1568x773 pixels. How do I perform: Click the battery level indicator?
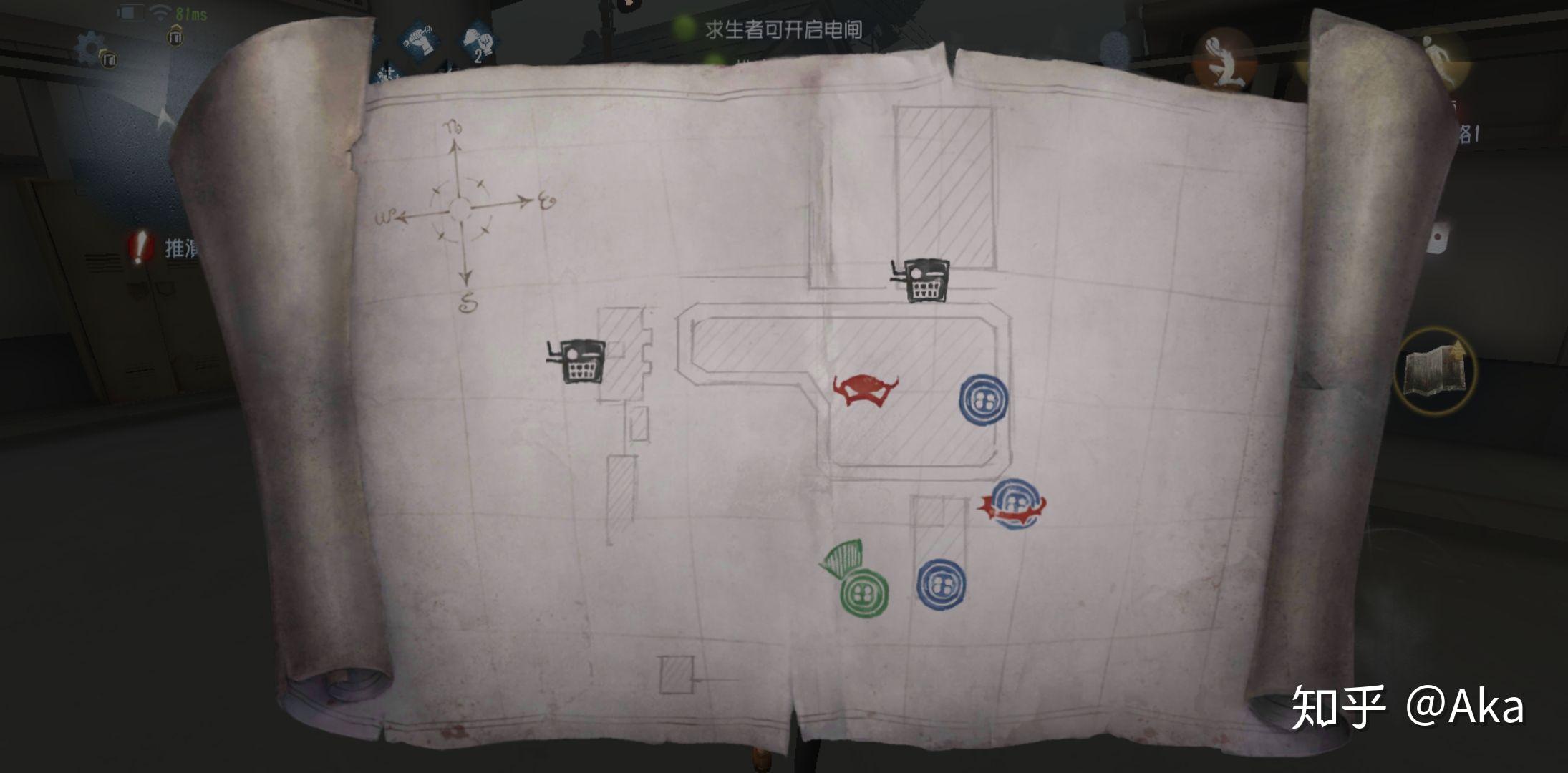tap(129, 11)
